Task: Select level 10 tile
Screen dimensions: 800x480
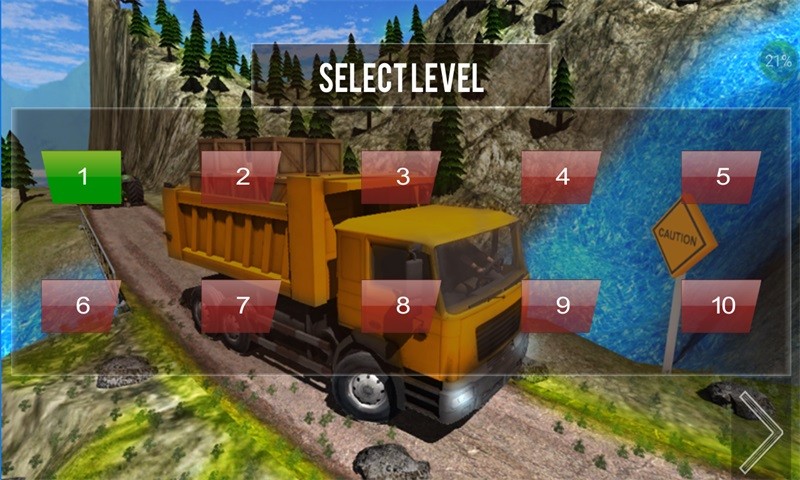Action: click(x=722, y=306)
